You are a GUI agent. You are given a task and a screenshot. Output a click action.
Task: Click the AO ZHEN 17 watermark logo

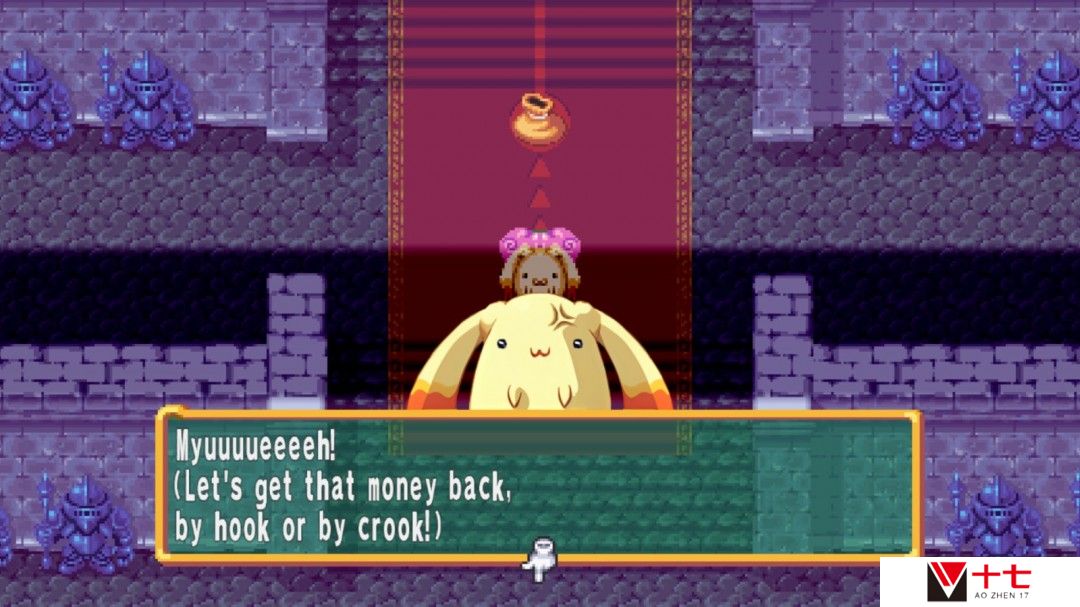(978, 581)
